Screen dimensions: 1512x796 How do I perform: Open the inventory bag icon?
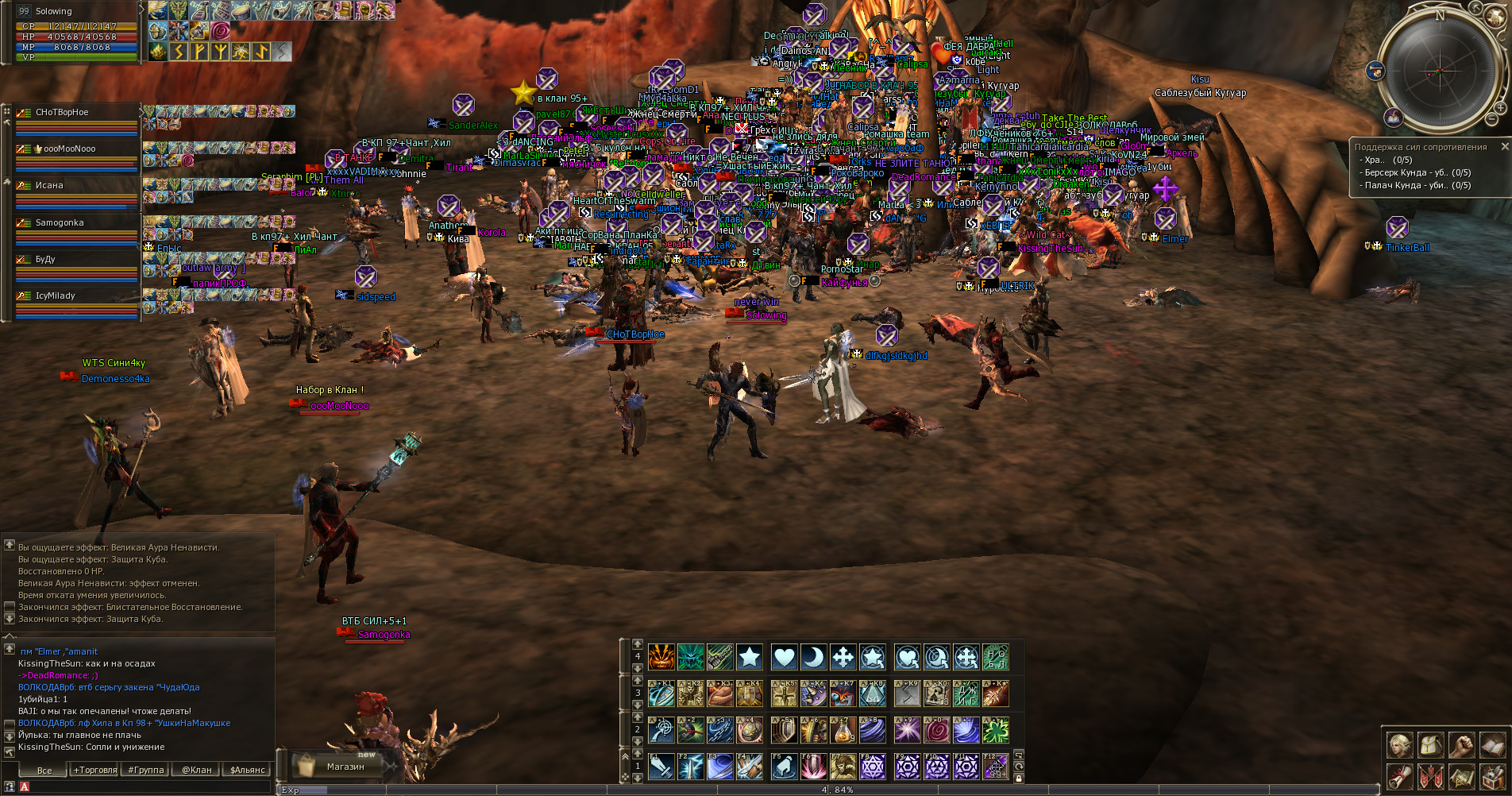(1430, 745)
